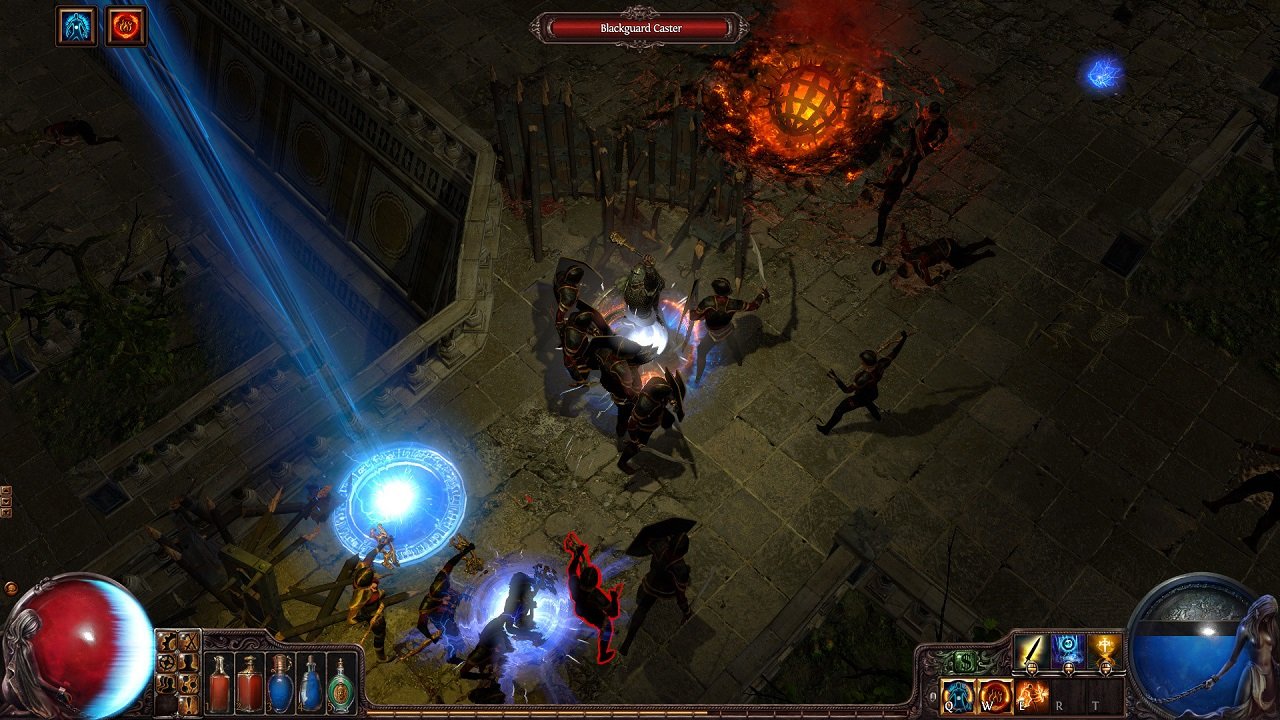
Task: Trigger the lightning strike skill in the E slot
Action: click(1032, 694)
